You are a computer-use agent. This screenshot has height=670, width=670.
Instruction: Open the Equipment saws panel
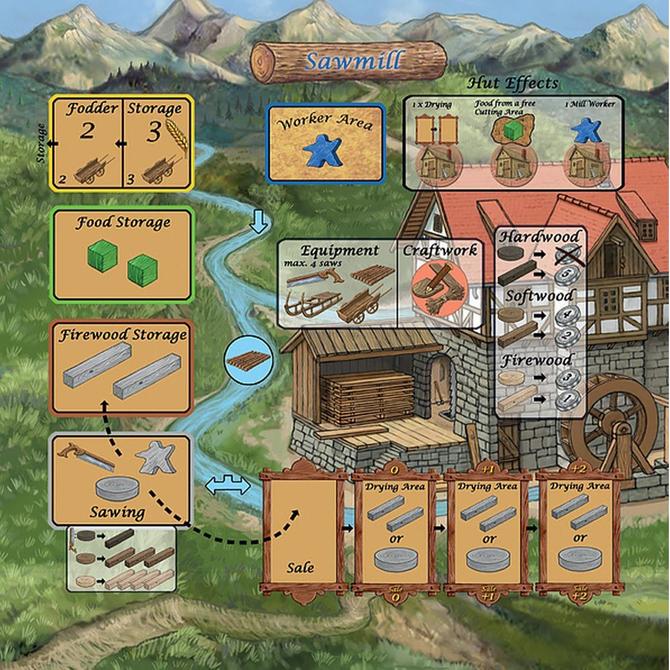coord(338,284)
